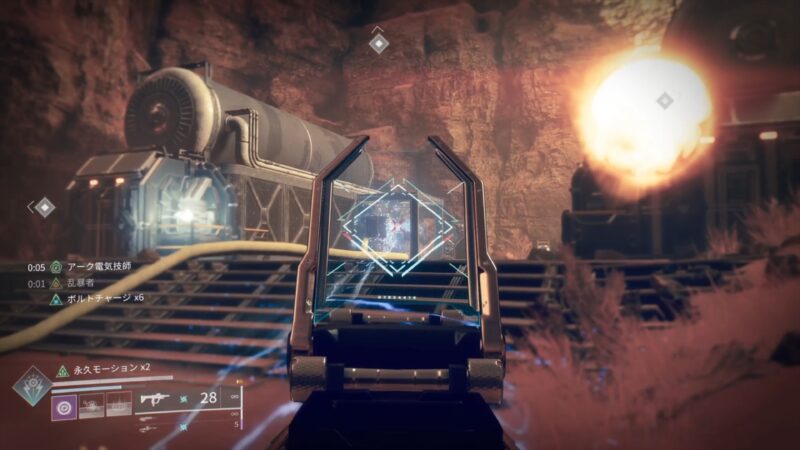
Task: Activate the purple grenade ability slot
Action: point(64,407)
